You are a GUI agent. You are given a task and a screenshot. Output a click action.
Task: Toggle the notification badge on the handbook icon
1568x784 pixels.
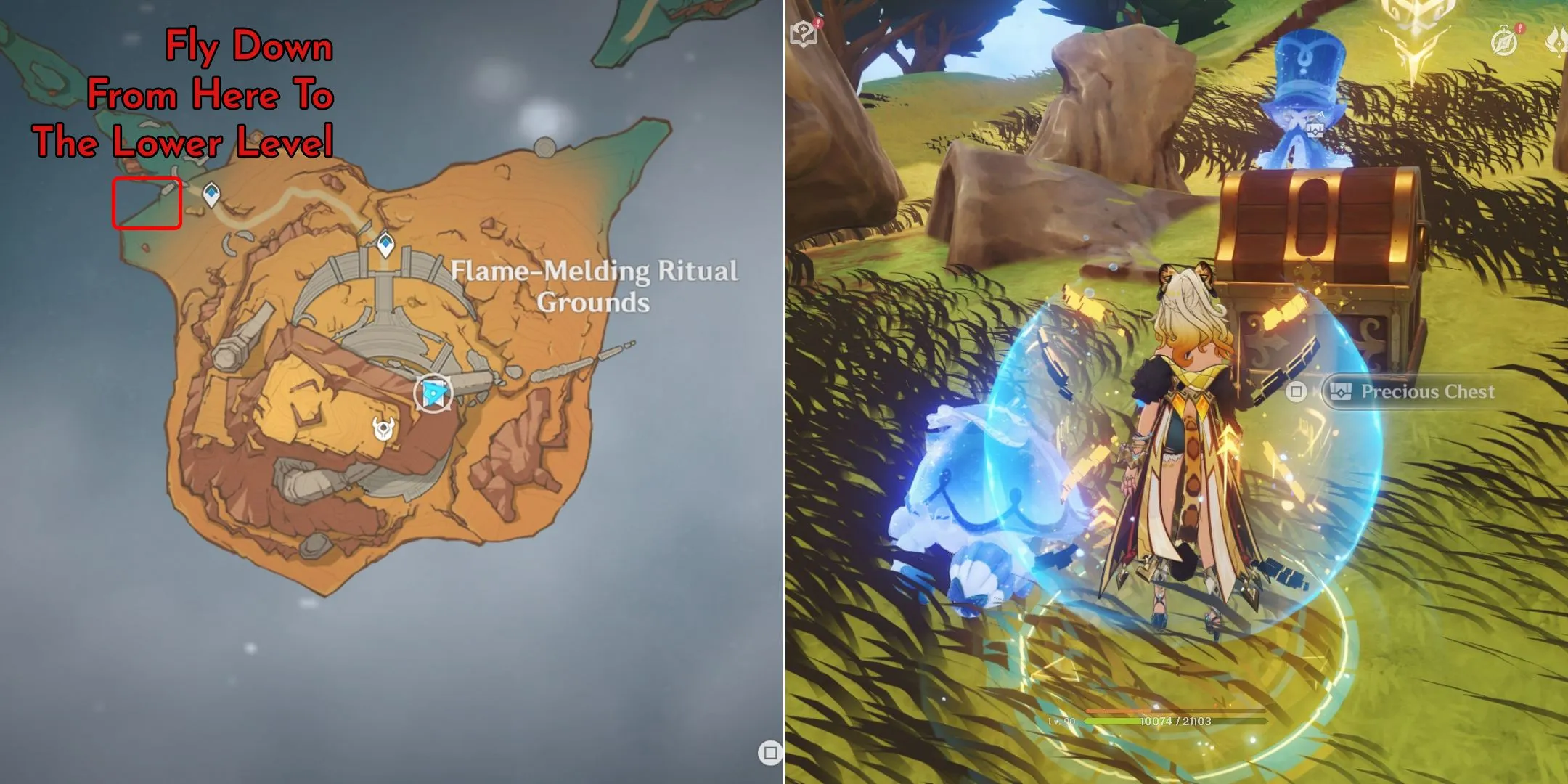(x=817, y=24)
